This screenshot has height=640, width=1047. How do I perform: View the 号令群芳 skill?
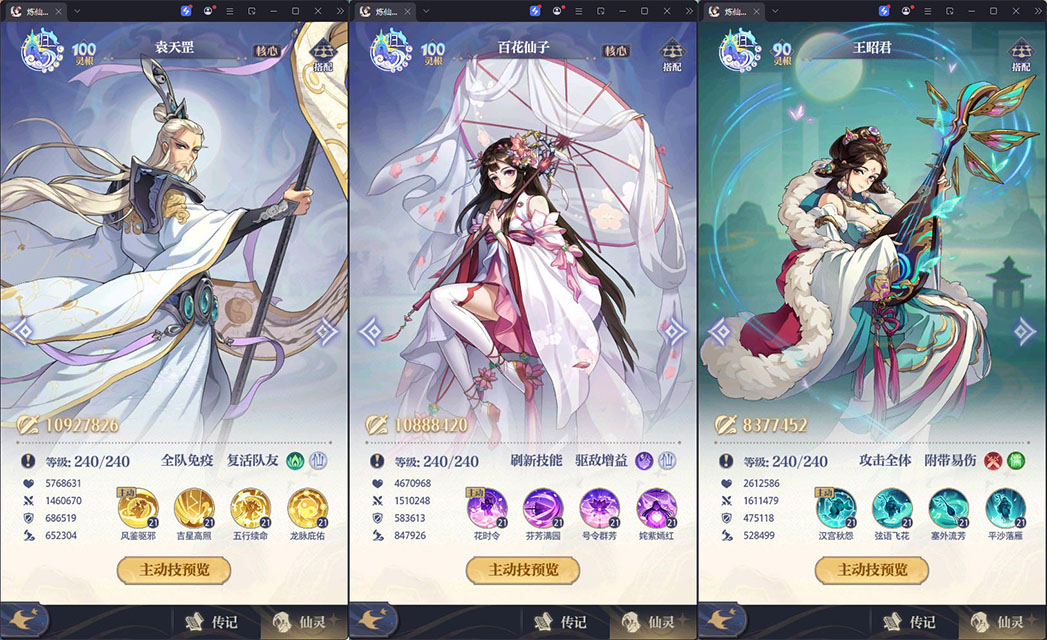tap(599, 509)
